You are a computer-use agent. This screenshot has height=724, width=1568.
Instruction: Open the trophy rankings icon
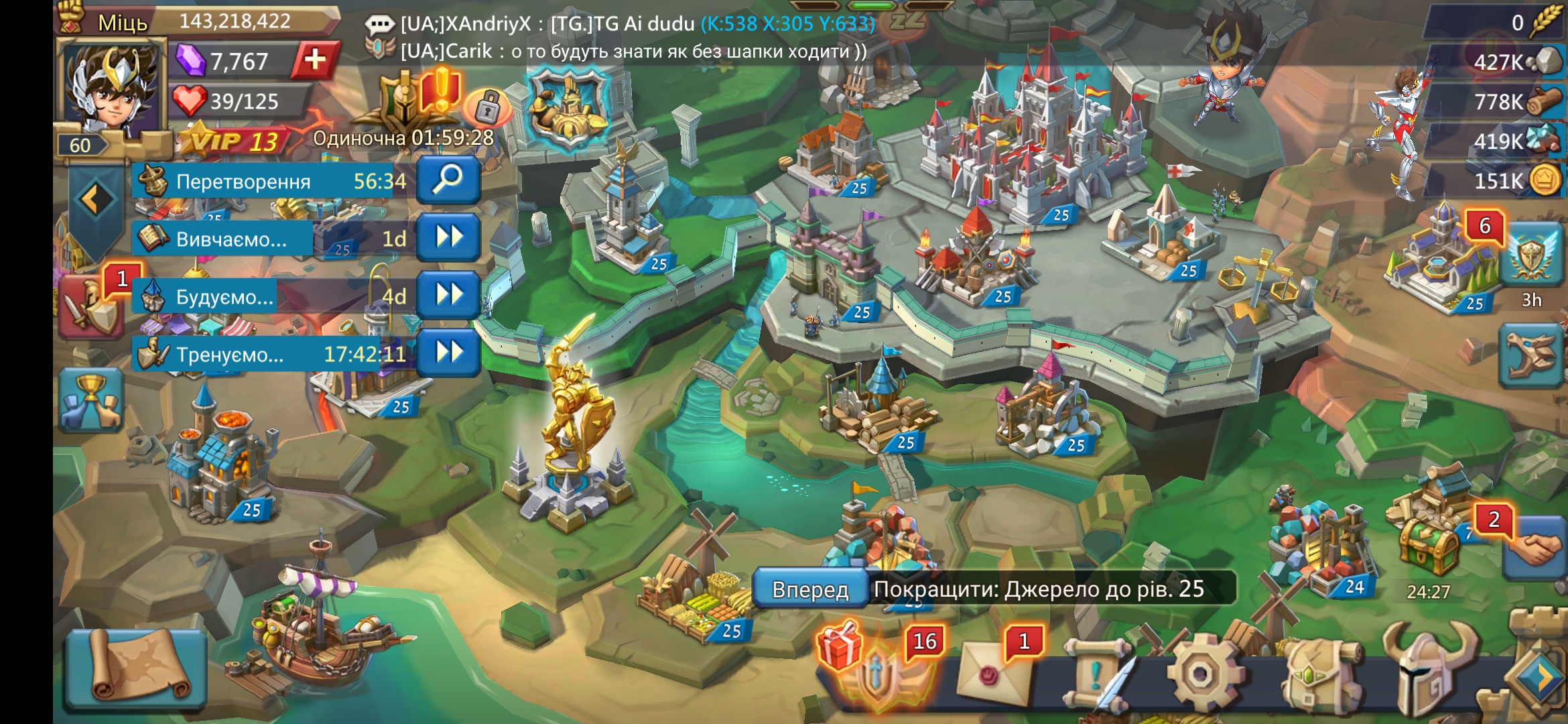91,400
